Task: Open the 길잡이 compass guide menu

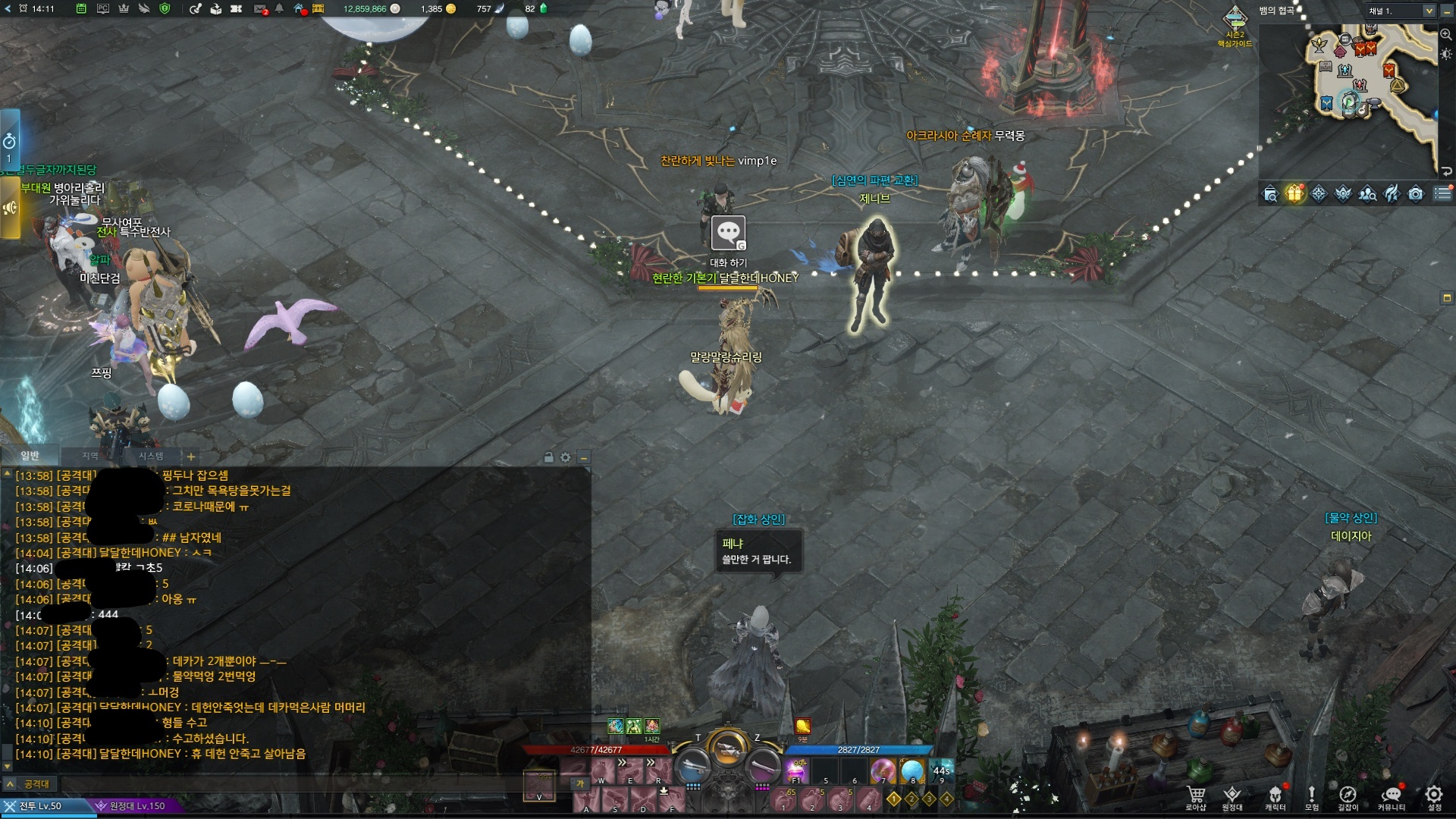Action: [1348, 795]
